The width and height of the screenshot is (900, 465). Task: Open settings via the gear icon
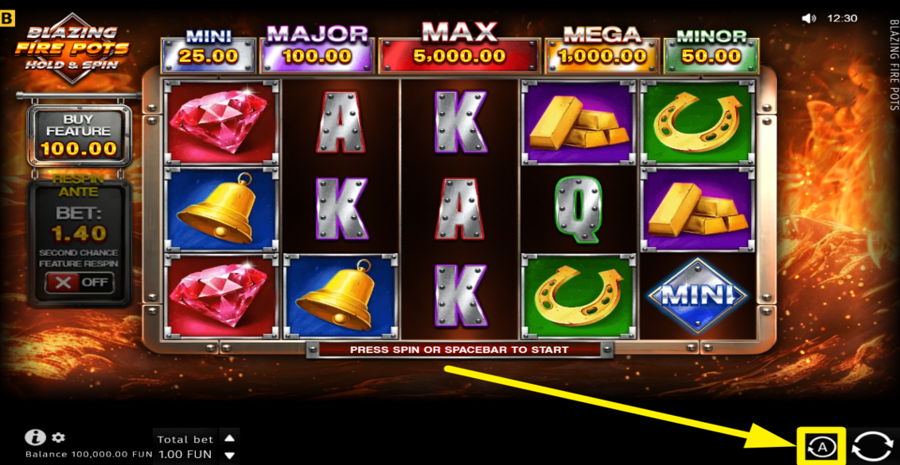[58, 437]
